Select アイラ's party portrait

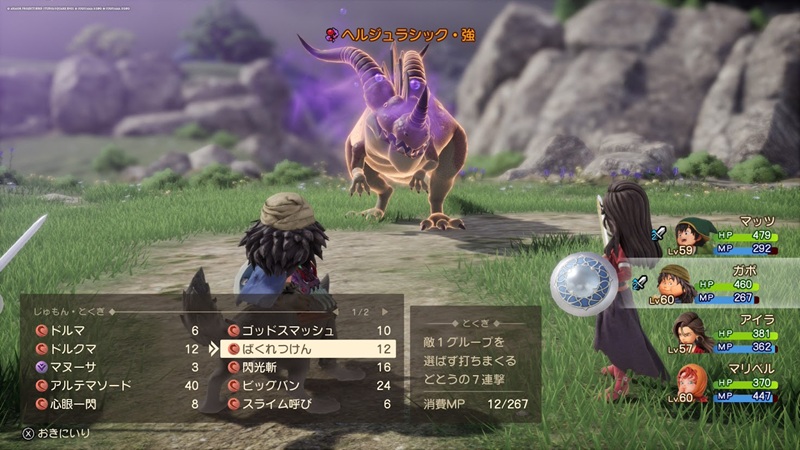[691, 332]
